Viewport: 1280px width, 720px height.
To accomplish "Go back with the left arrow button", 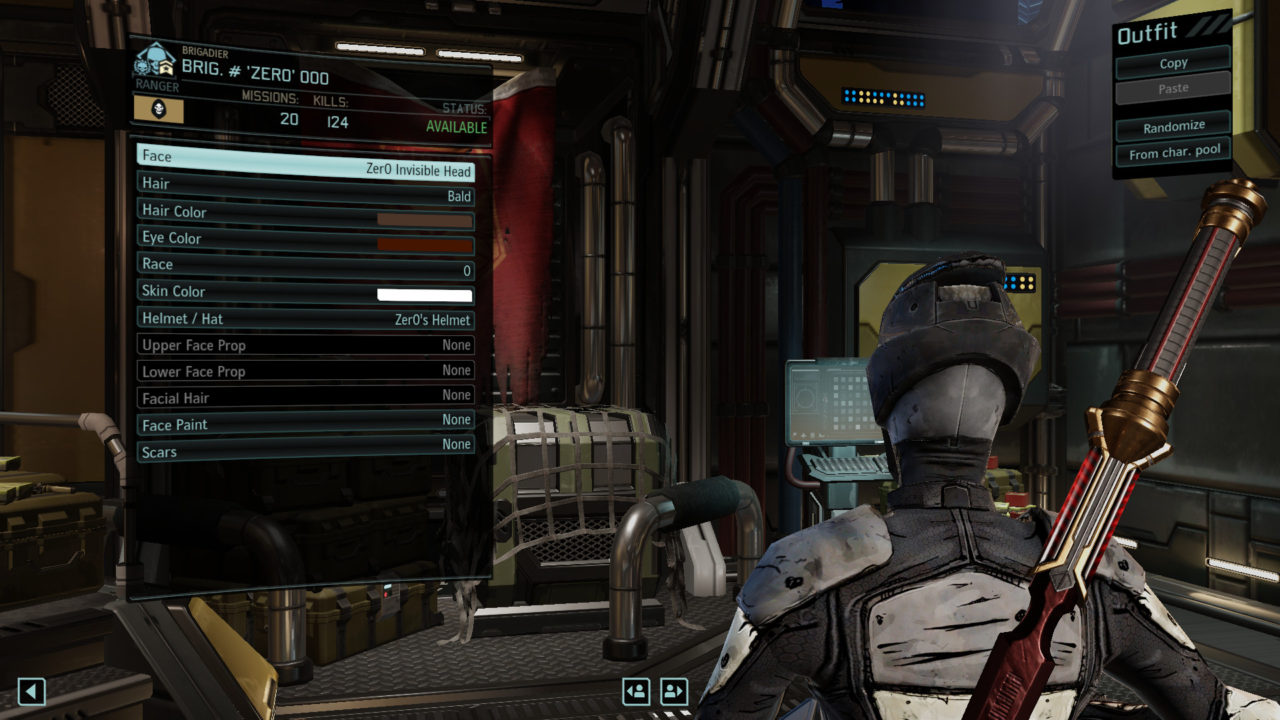I will coord(32,691).
